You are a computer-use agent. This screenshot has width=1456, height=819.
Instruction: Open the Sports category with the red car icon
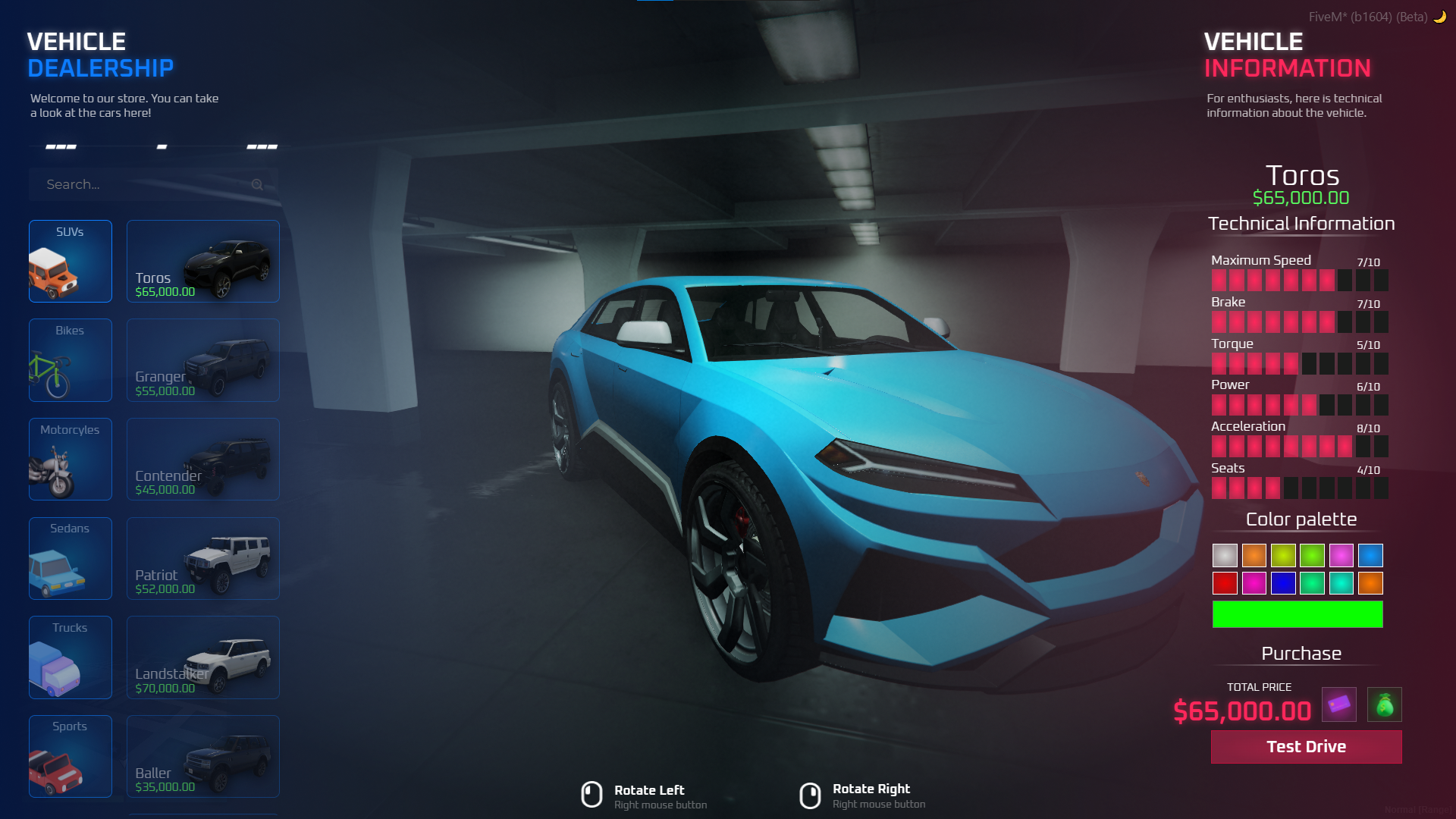coord(70,756)
